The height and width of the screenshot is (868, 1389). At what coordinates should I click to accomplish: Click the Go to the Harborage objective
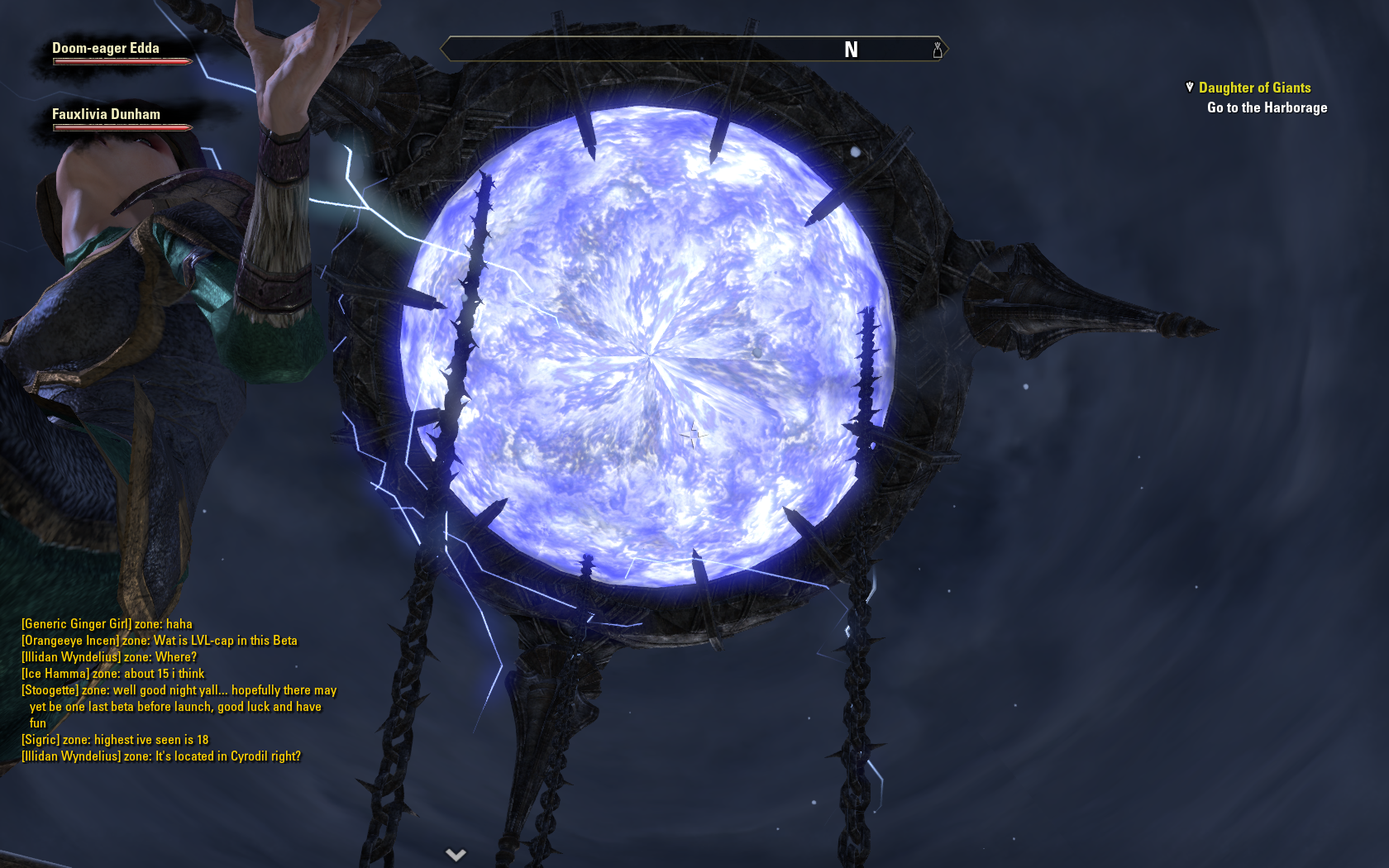pos(1267,107)
